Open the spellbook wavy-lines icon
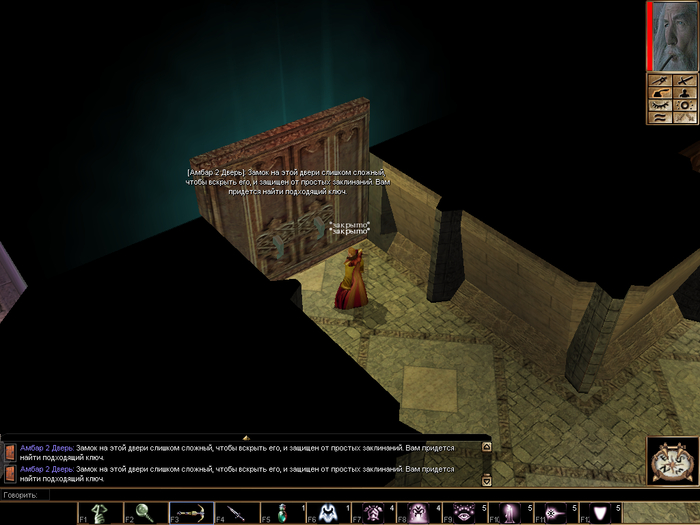Viewport: 700px width, 525px height. click(x=659, y=117)
